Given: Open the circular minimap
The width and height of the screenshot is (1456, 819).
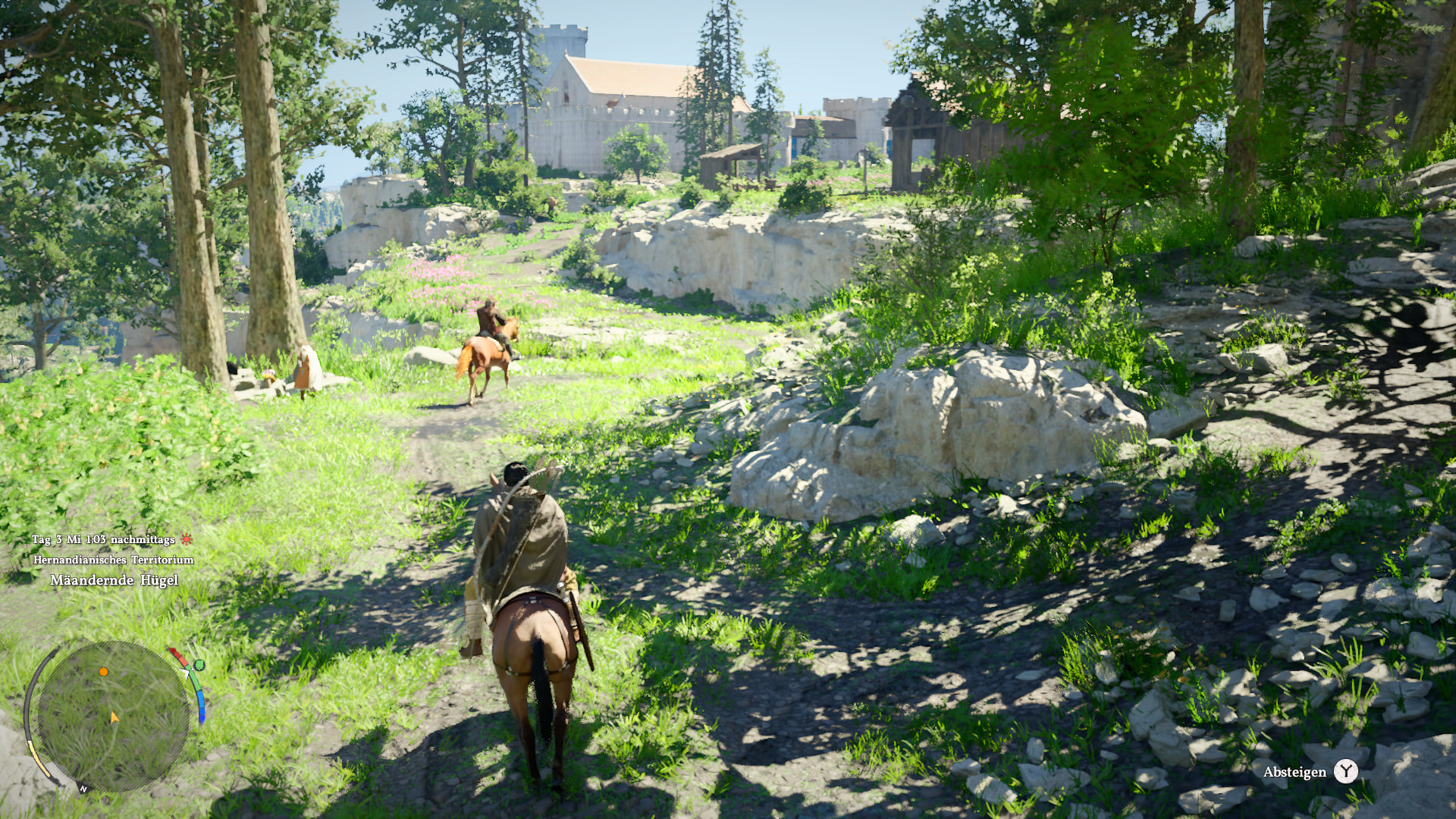Looking at the screenshot, I should (x=113, y=717).
